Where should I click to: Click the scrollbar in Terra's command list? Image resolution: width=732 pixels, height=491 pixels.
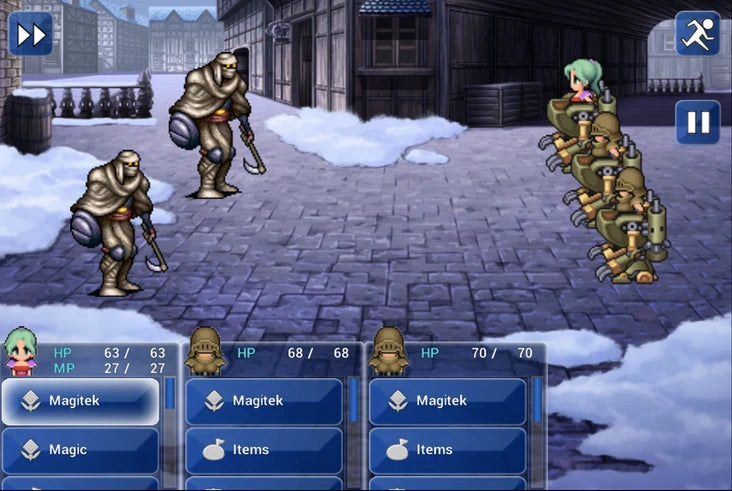(169, 394)
